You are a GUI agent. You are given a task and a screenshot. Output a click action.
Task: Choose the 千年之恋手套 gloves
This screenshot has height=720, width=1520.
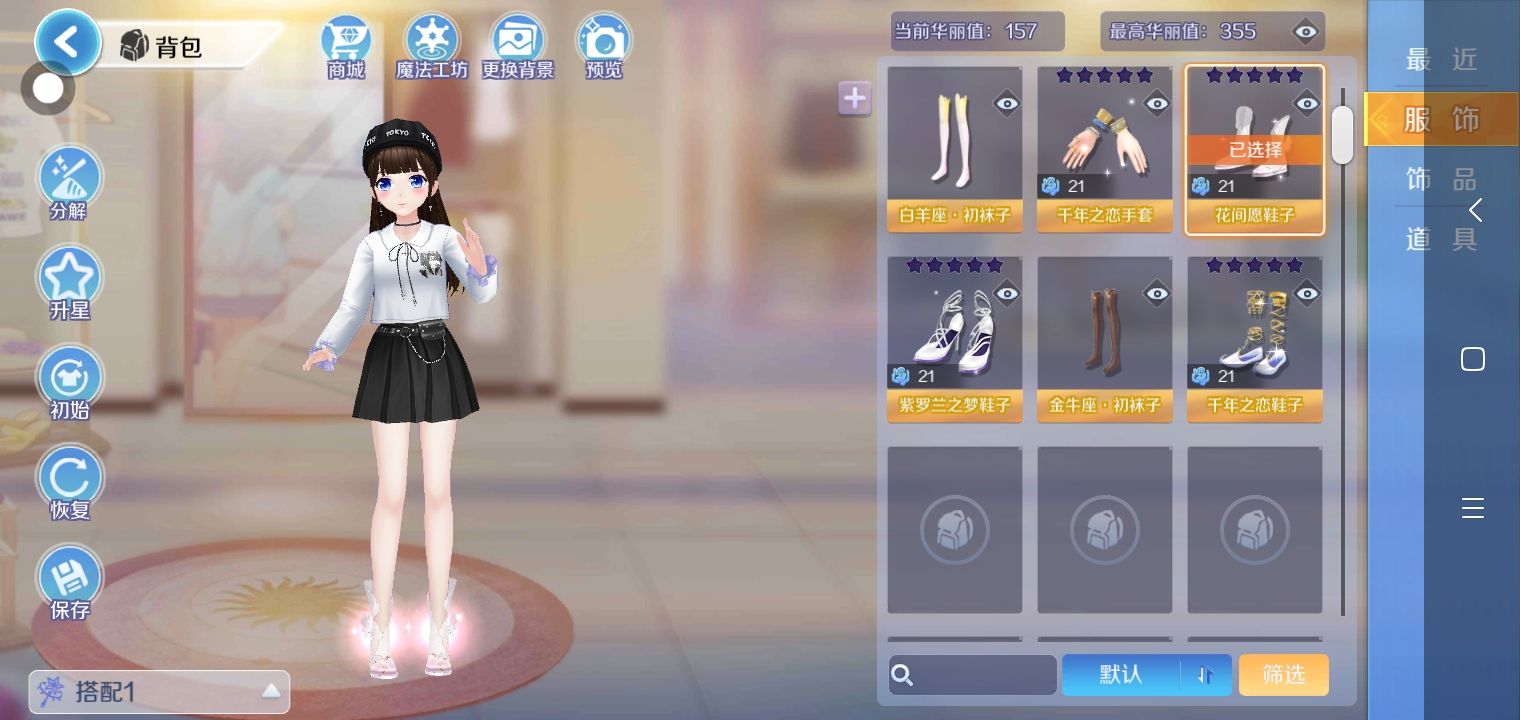point(1105,148)
